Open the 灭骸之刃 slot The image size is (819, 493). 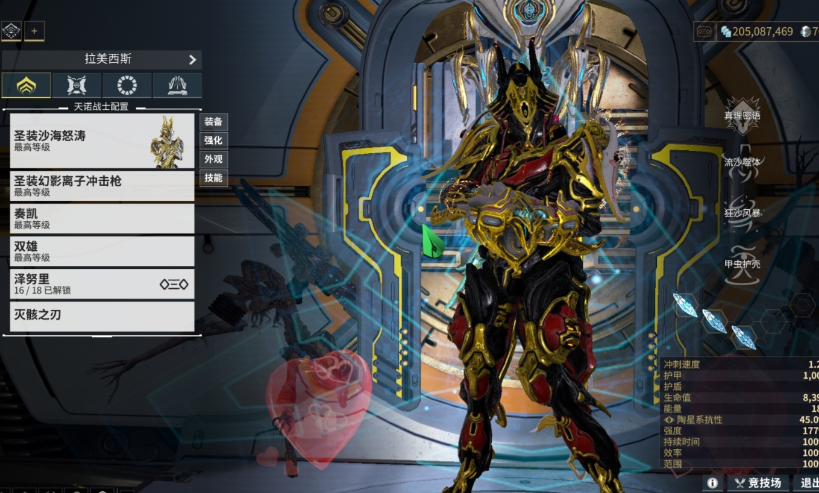point(101,316)
